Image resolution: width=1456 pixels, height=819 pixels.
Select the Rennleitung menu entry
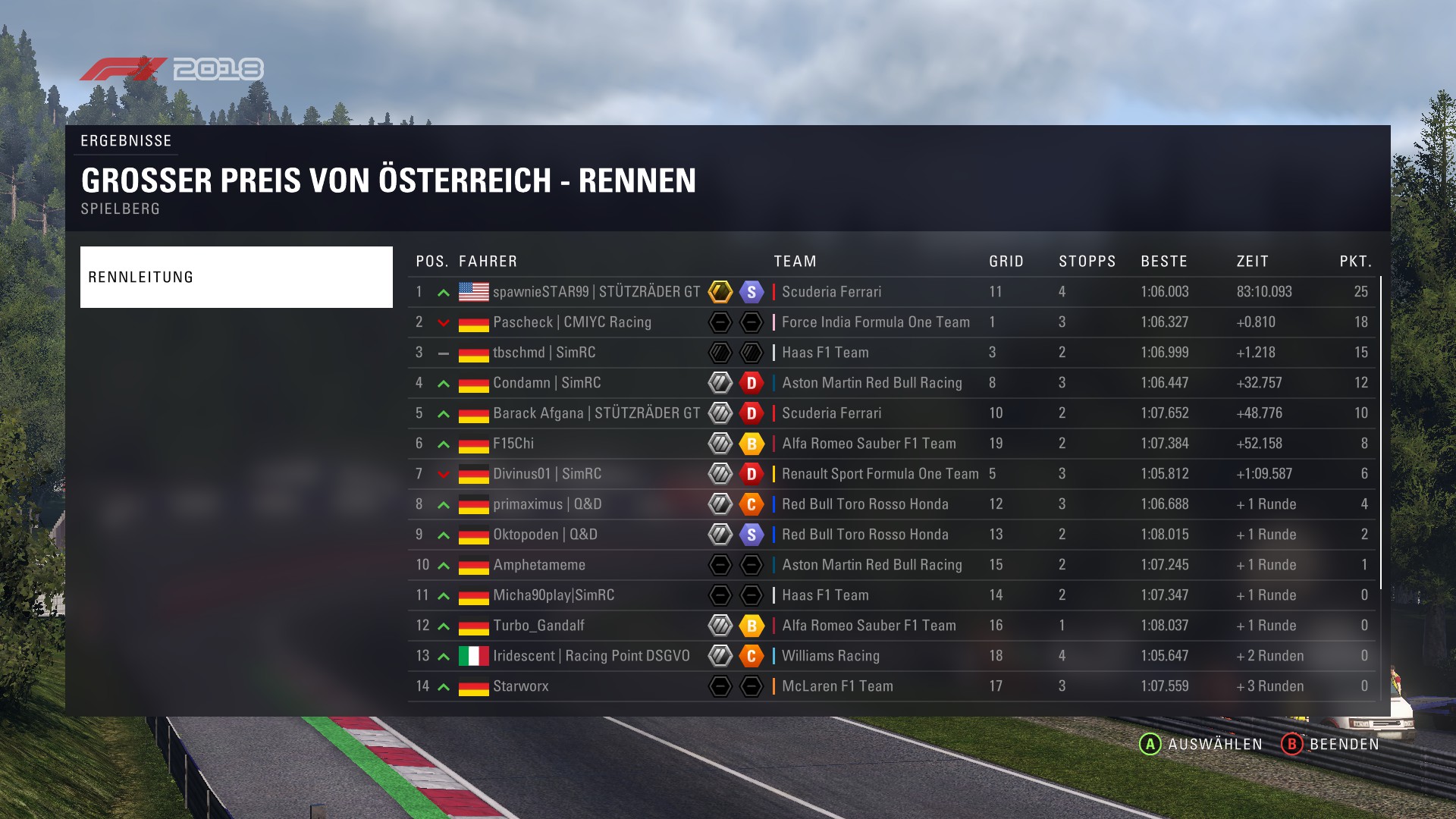(x=236, y=277)
